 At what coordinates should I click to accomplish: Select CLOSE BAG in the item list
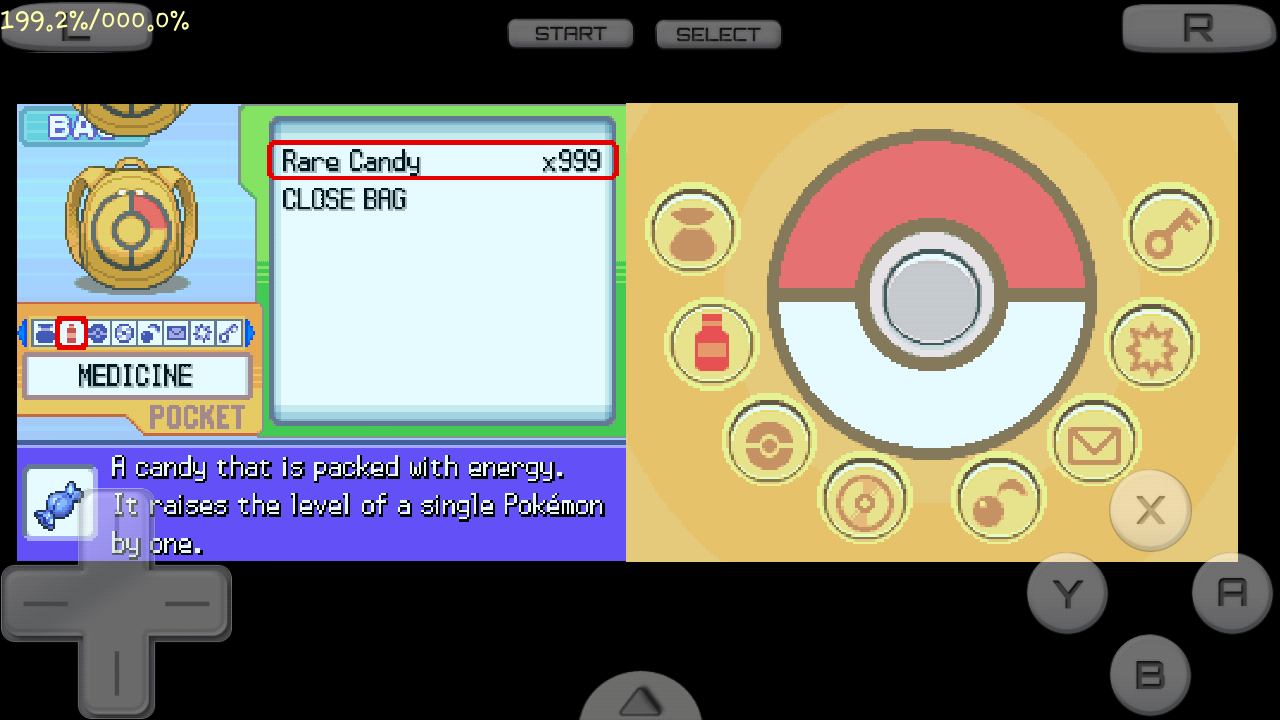344,199
